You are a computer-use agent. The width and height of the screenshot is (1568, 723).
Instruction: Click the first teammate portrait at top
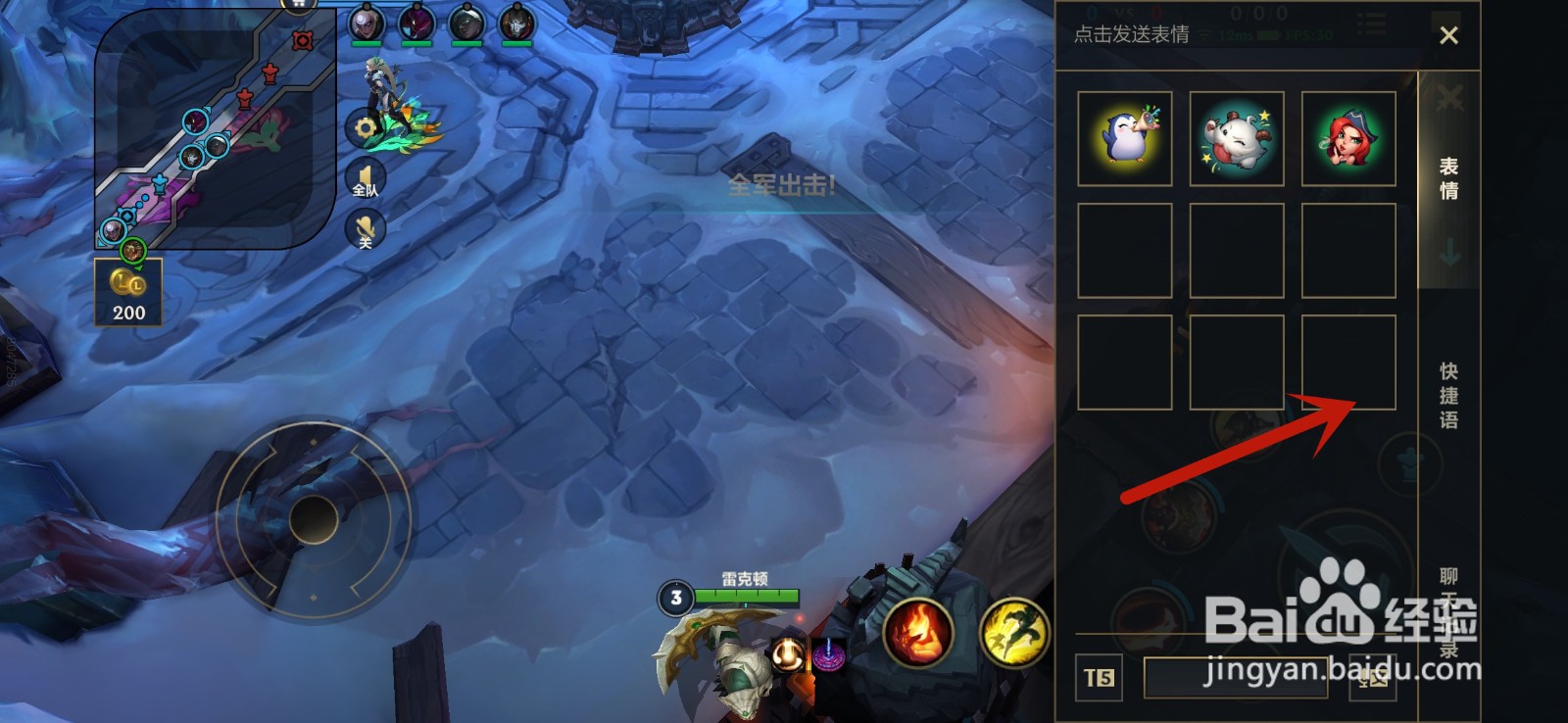tap(367, 22)
